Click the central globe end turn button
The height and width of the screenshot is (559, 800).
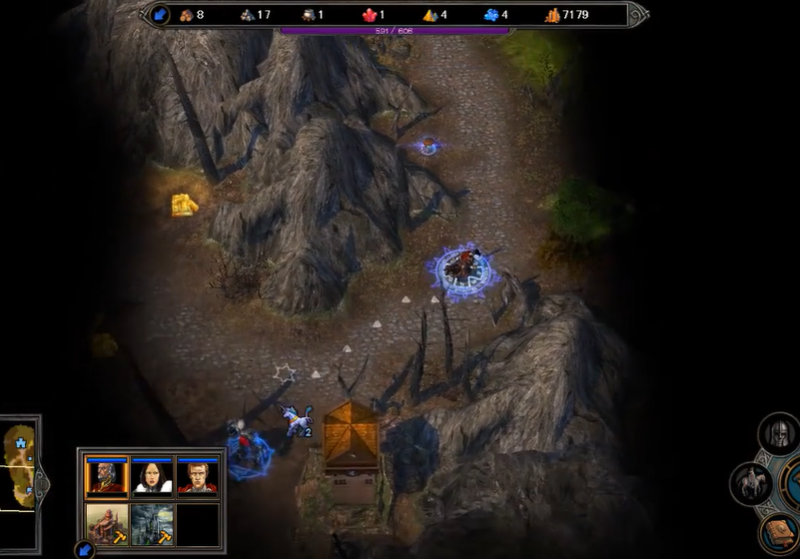(x=794, y=485)
